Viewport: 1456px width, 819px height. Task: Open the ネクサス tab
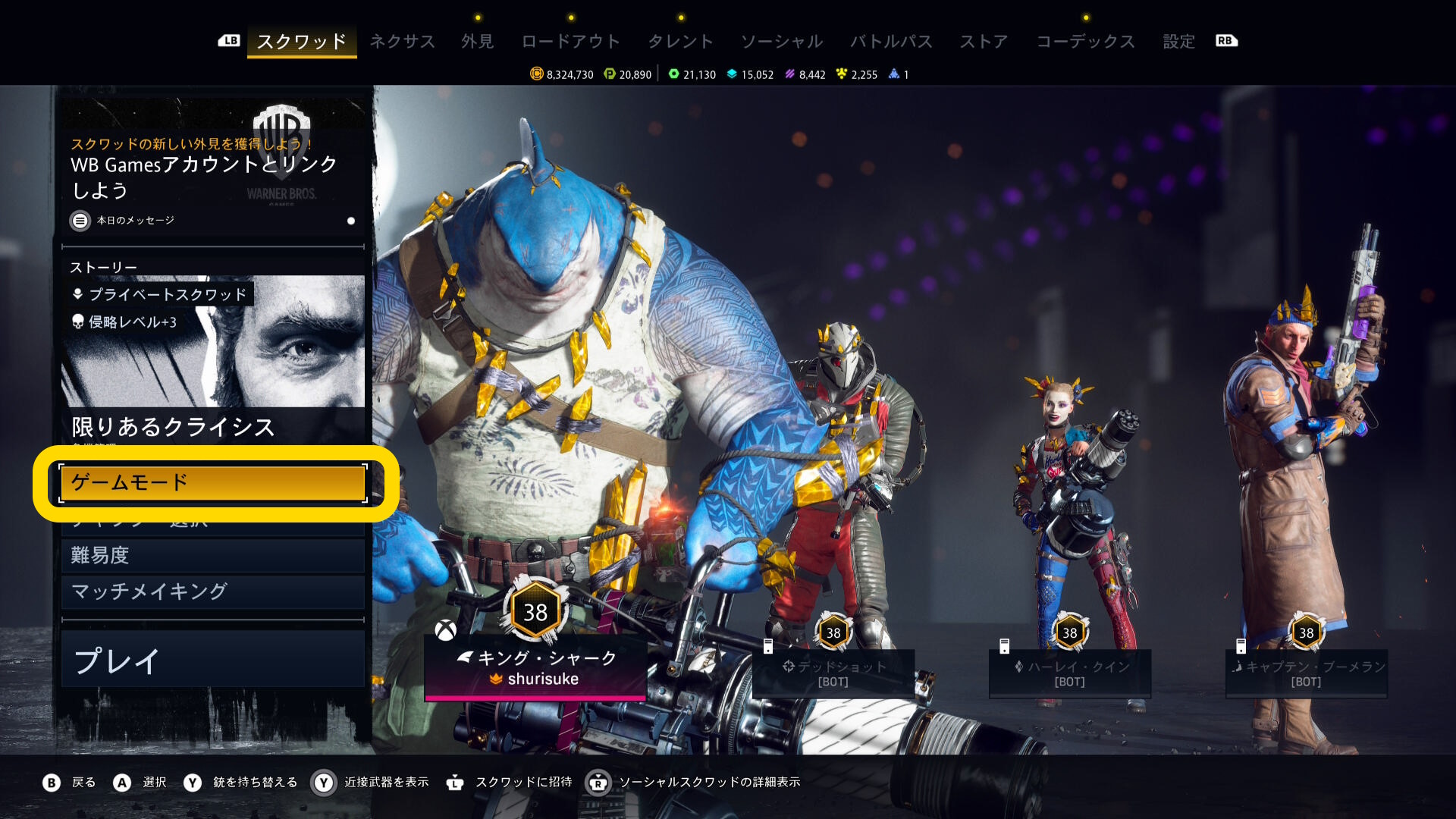point(402,41)
